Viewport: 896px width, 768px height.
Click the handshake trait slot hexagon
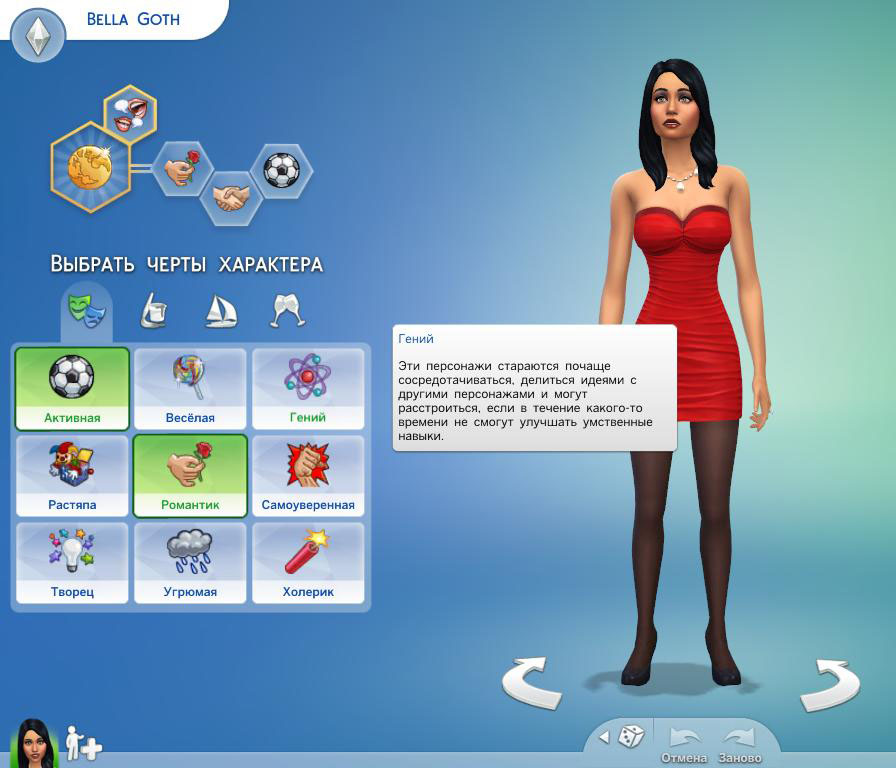click(232, 196)
